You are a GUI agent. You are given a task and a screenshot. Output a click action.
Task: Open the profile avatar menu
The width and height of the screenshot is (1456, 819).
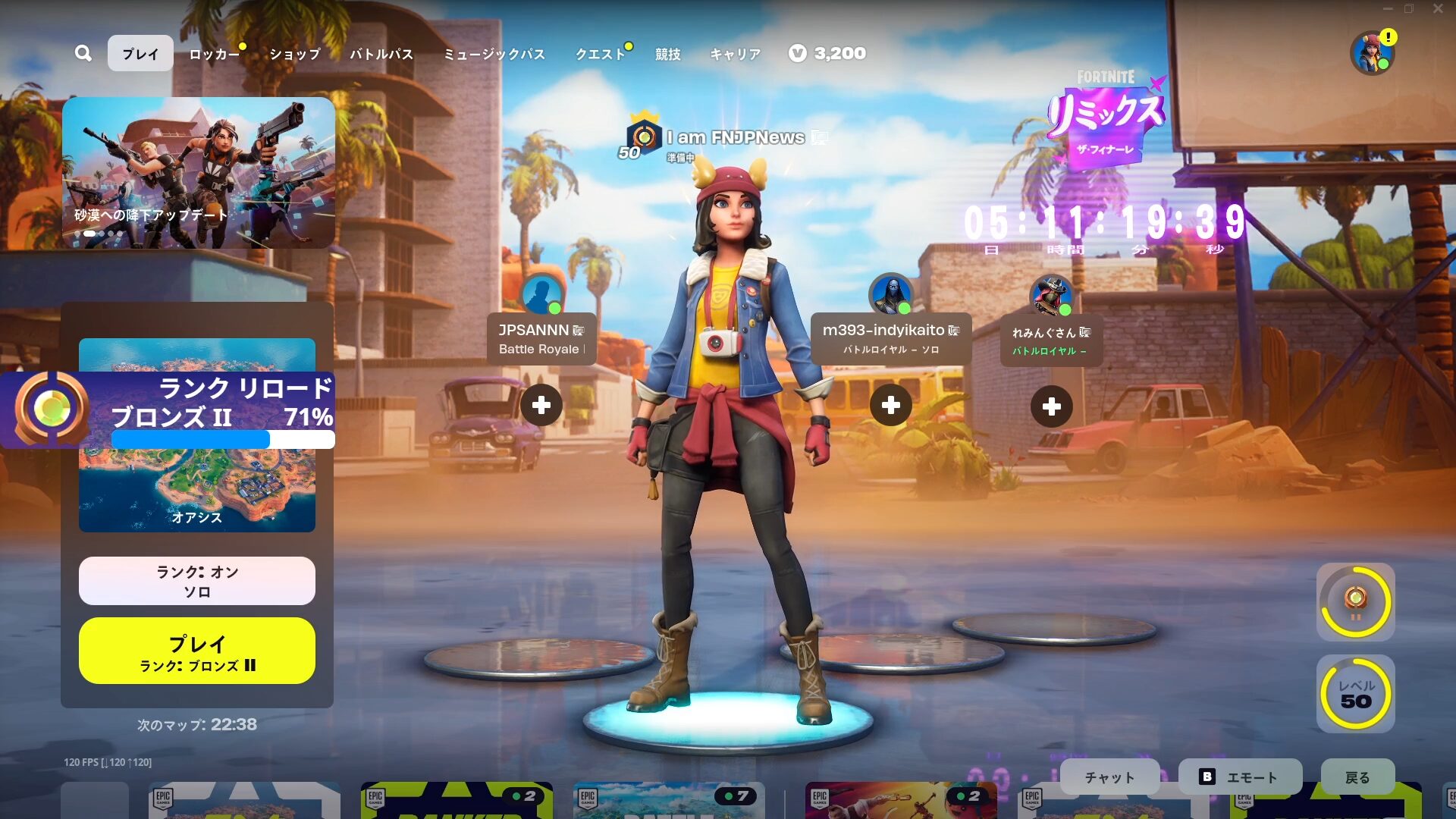(1372, 53)
